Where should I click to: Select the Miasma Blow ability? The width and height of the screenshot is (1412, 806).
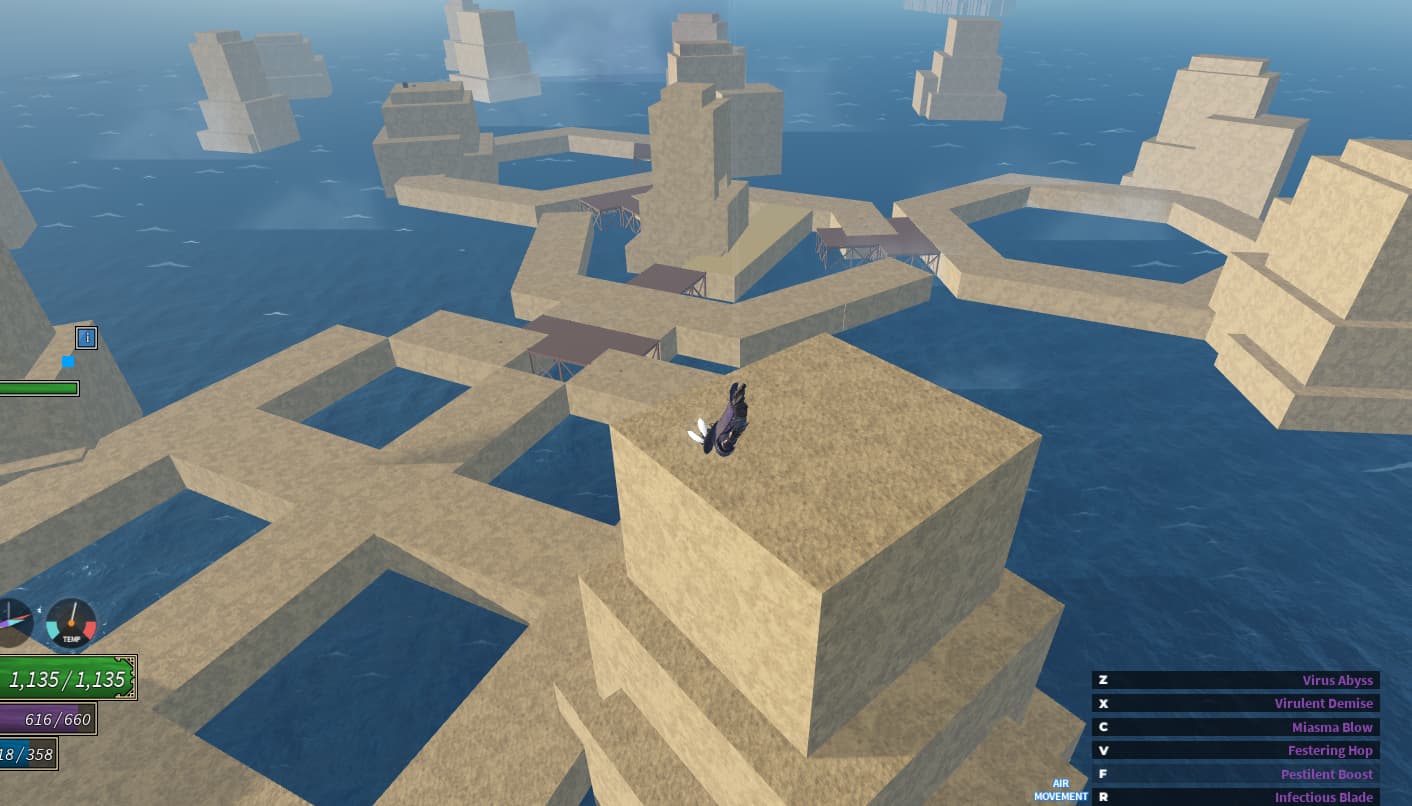[x=1236, y=727]
